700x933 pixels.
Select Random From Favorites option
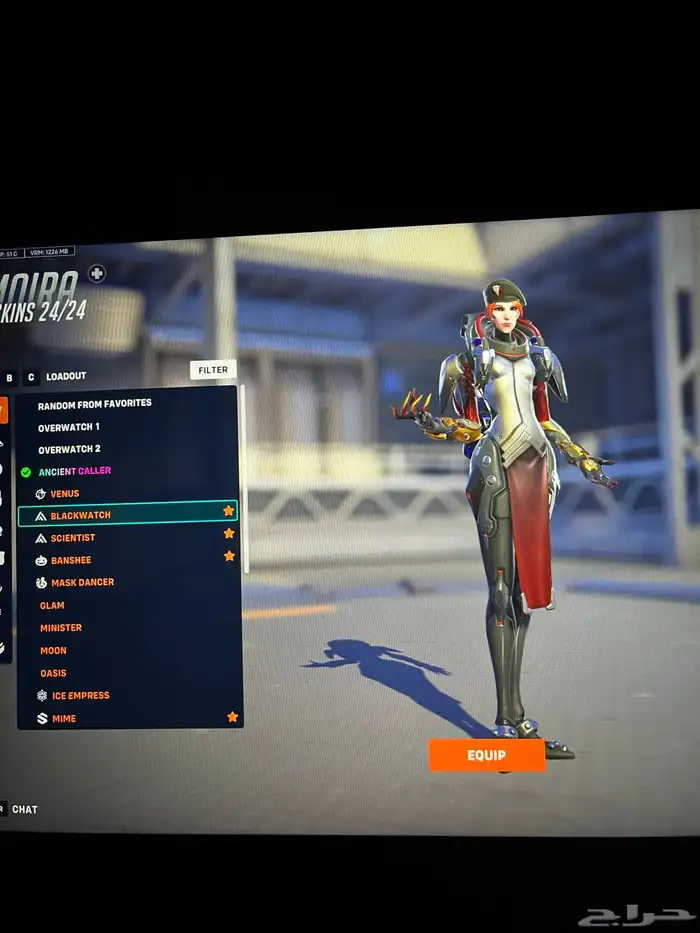pos(95,404)
